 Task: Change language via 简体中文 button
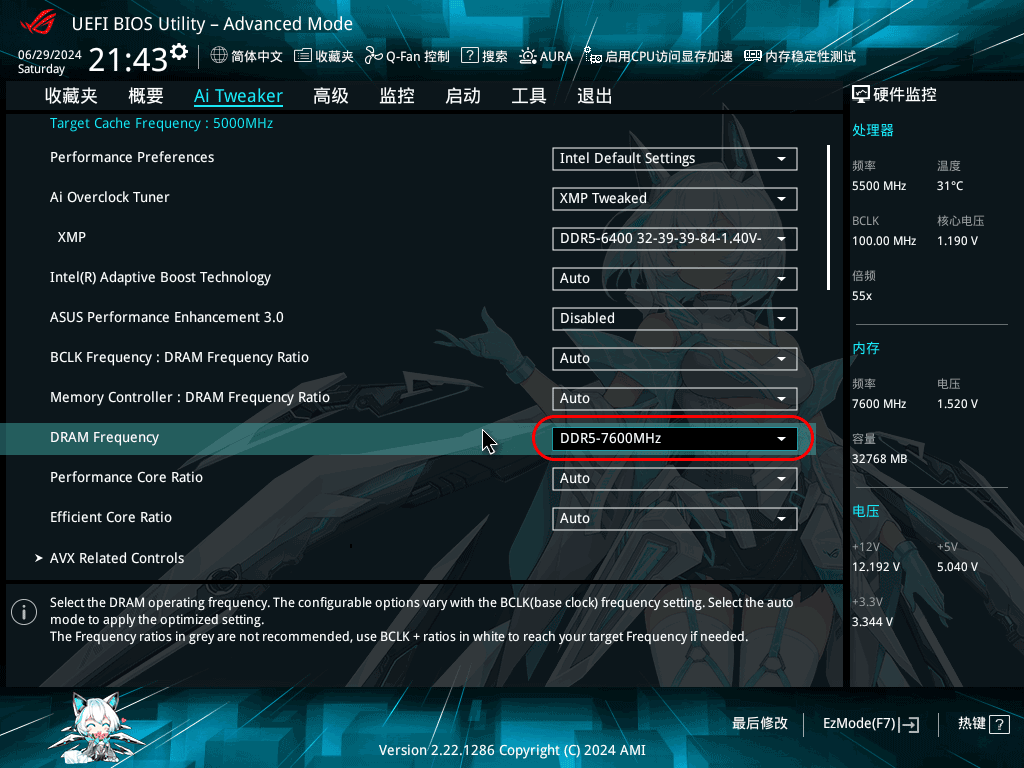(x=247, y=57)
